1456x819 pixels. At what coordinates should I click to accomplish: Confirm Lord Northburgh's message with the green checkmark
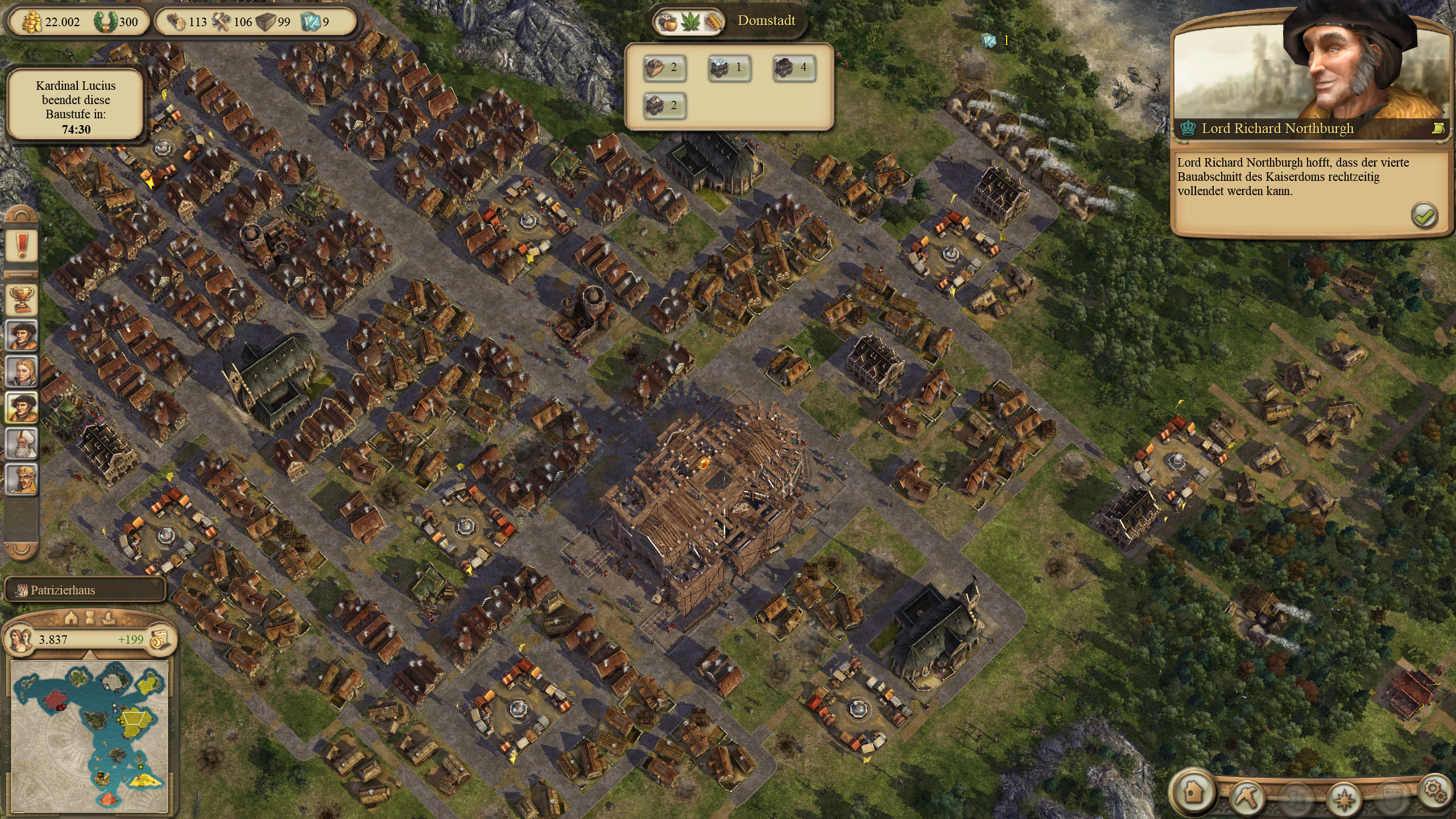click(x=1424, y=216)
